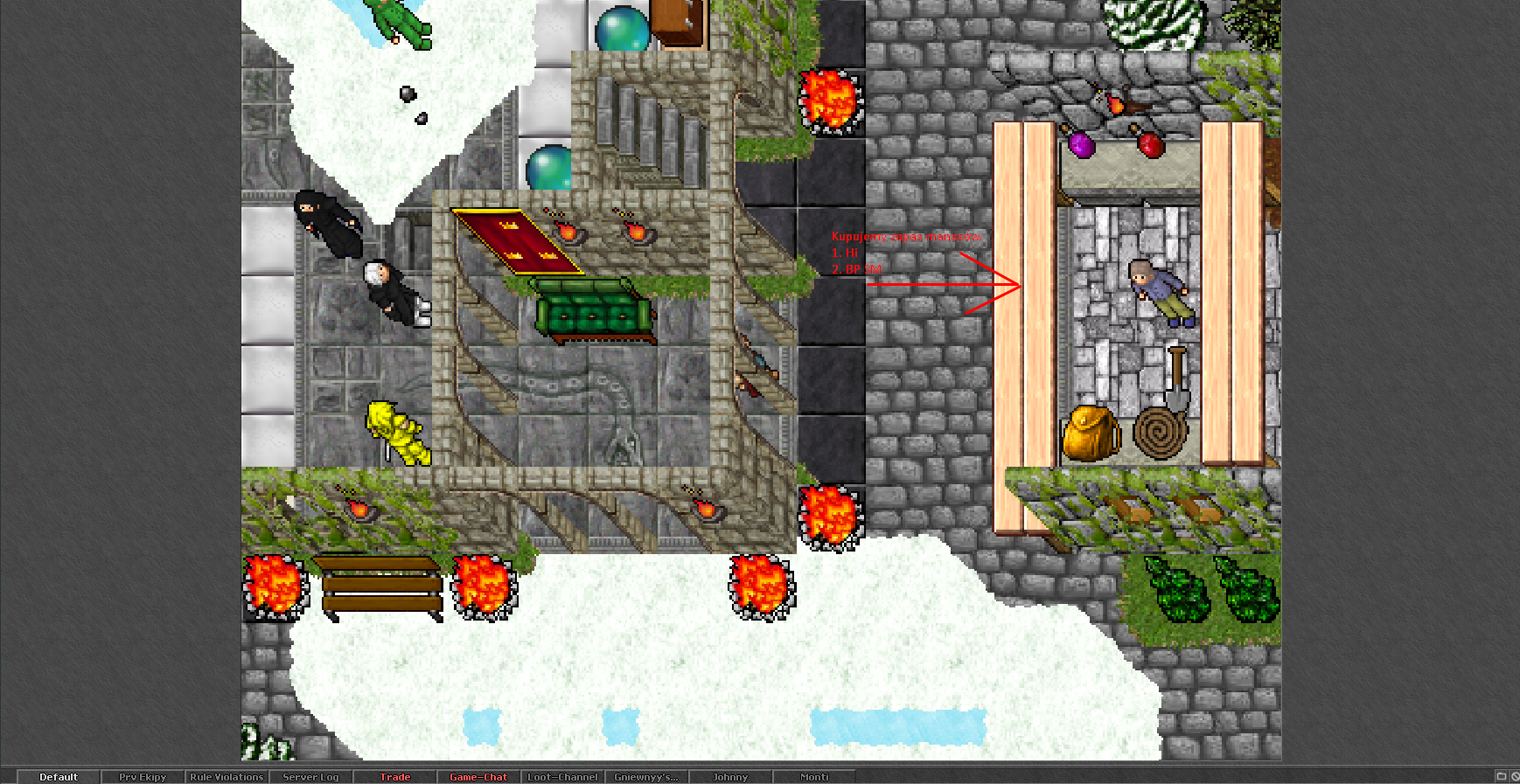Image resolution: width=1520 pixels, height=784 pixels.
Task: Click the ignore list circle-slash icon
Action: [x=1515, y=776]
